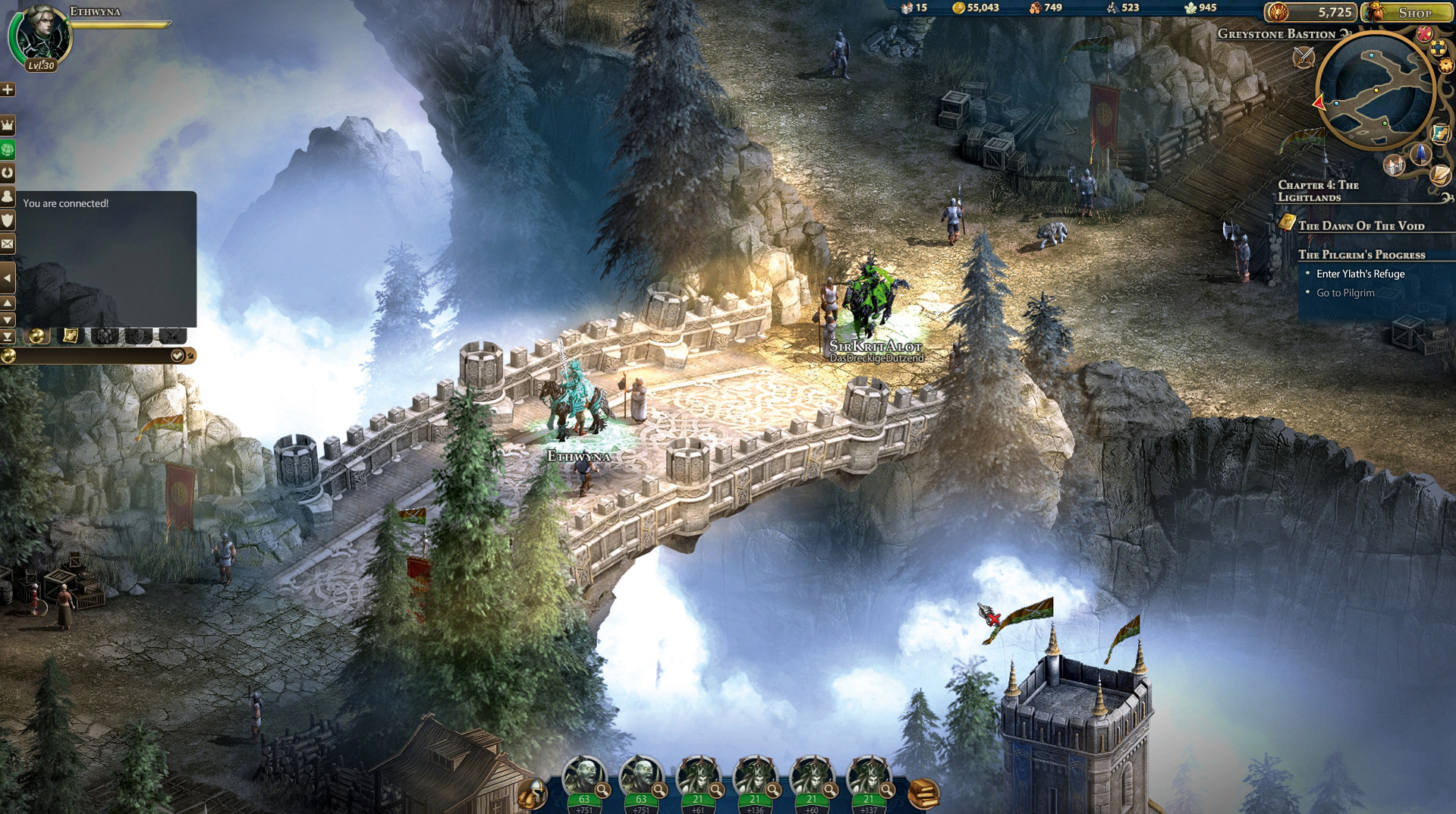Open the blue crystal icon below minimap

[1420, 155]
